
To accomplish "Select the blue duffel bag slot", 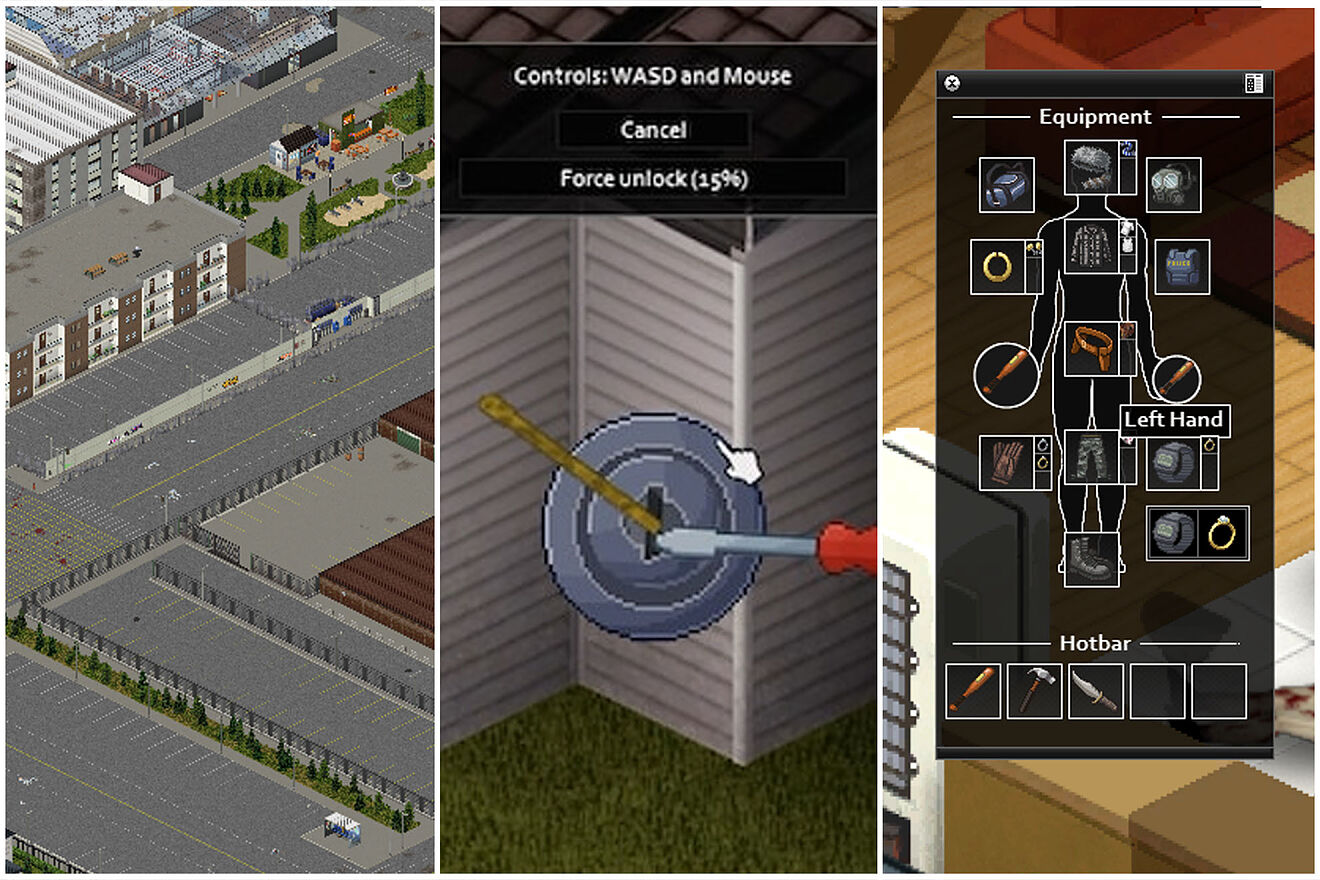I will tap(1006, 185).
